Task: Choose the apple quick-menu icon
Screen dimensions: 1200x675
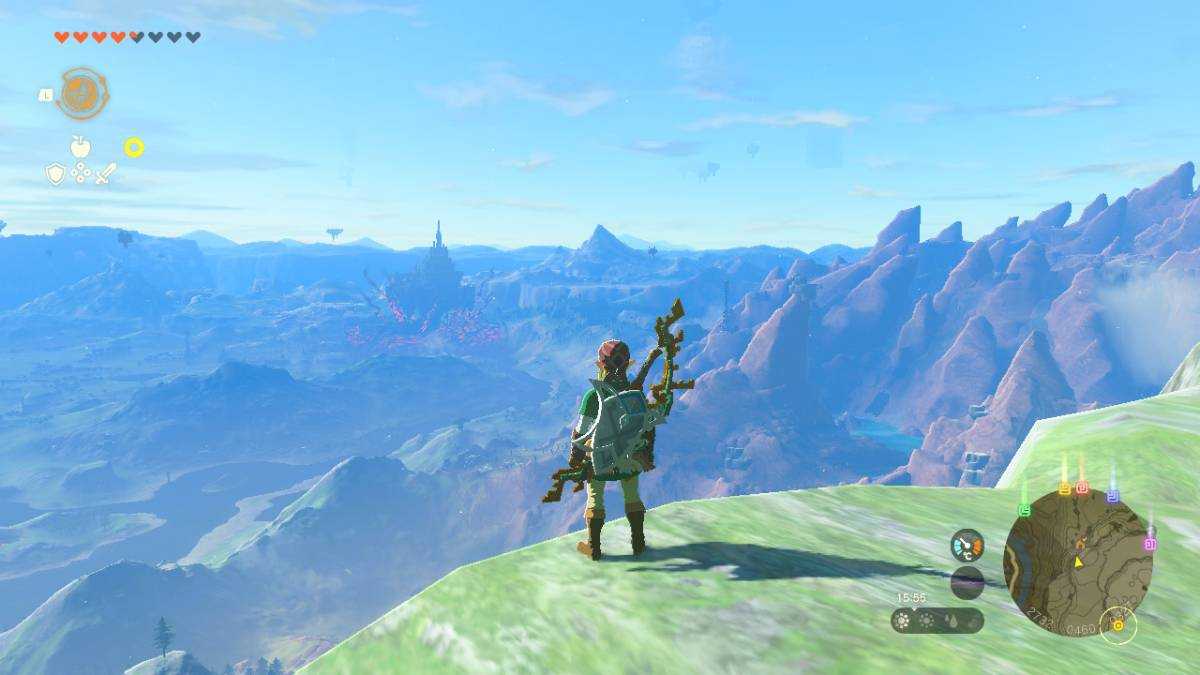Action: tap(80, 147)
